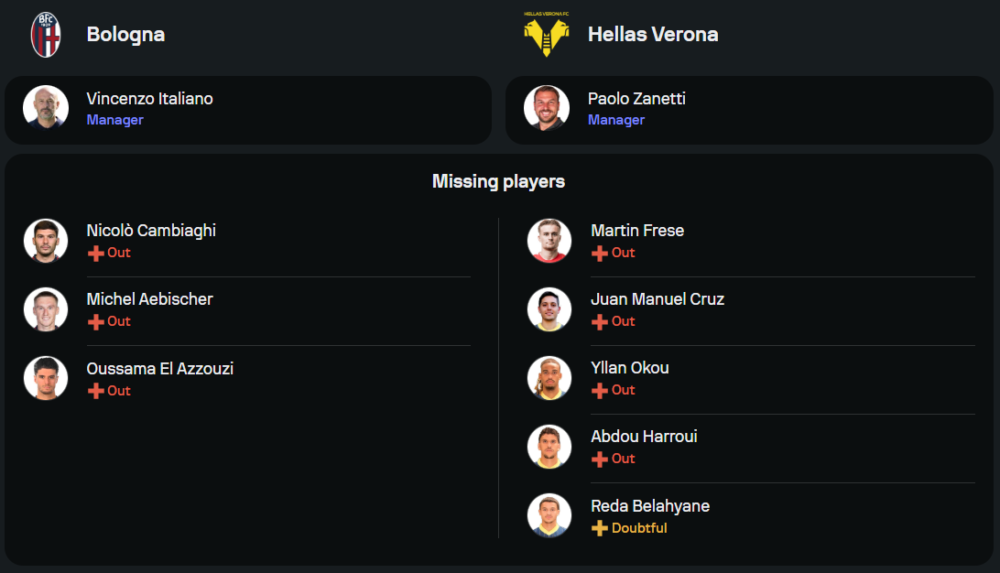Open Juan Manuel Cruz's player row
This screenshot has width=1000, height=573.
tap(657, 300)
